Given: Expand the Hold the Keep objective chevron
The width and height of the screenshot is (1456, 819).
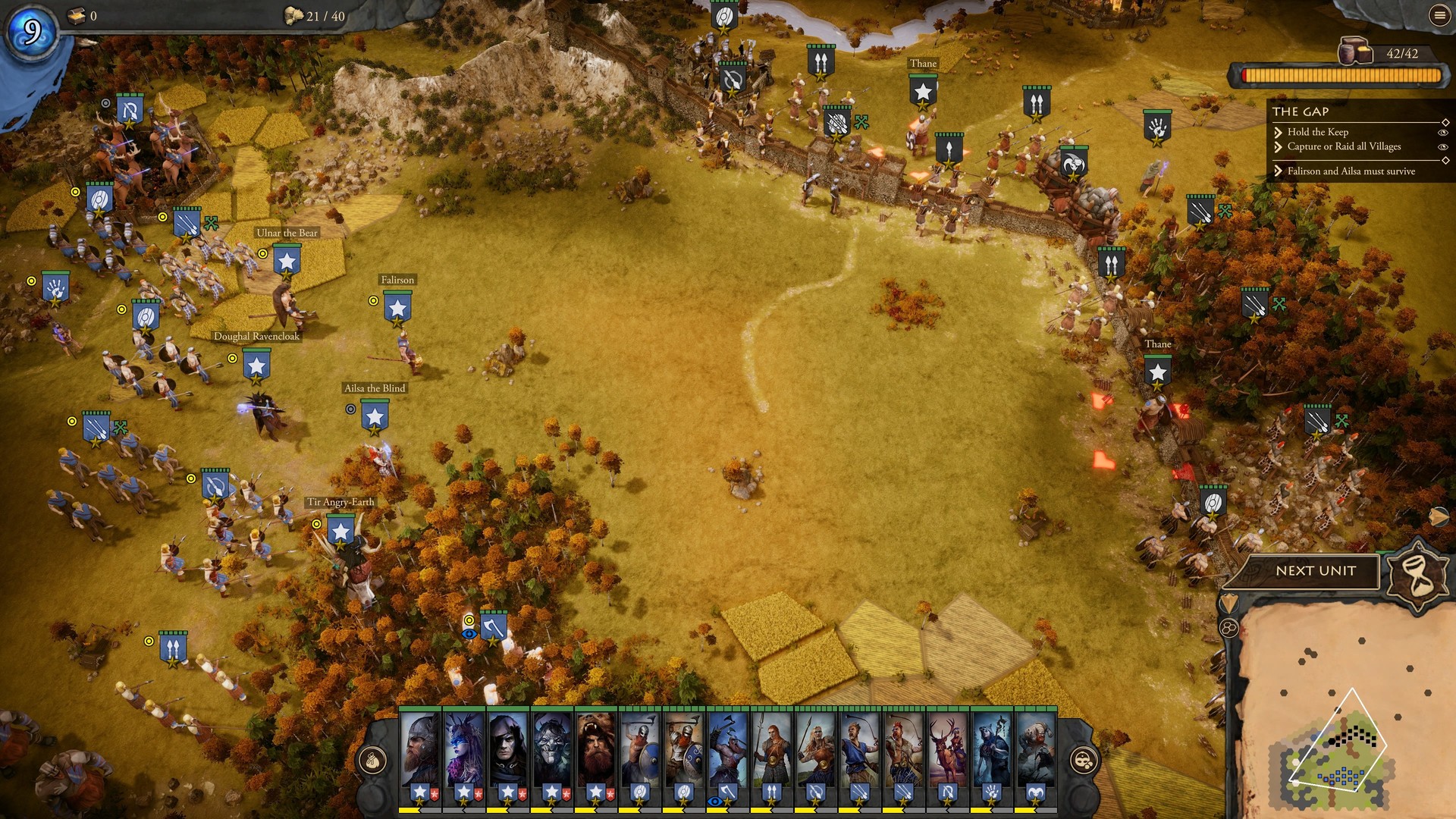Looking at the screenshot, I should 1279,133.
